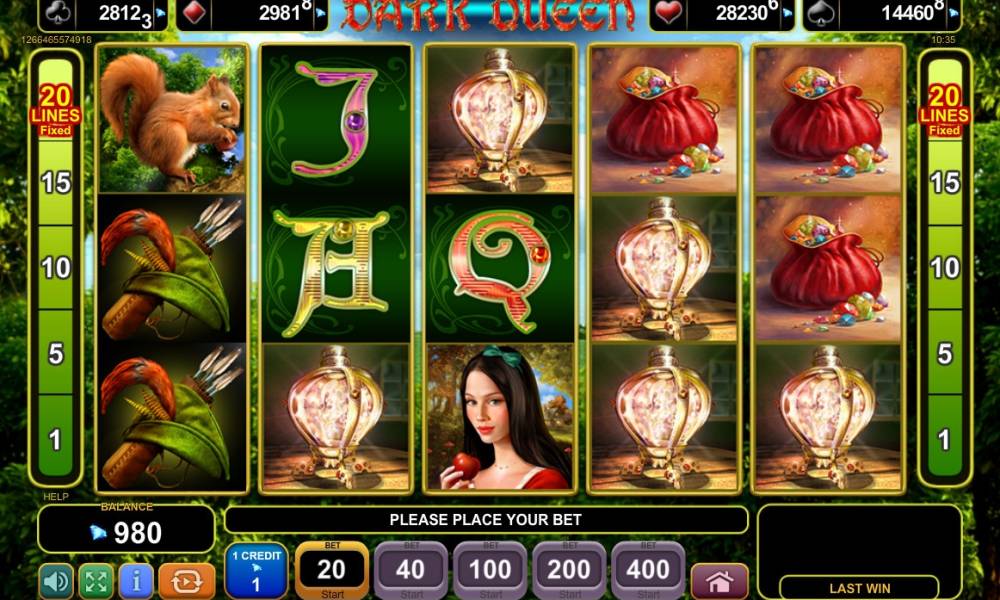Spin with a 200 bet
Viewport: 1000px width, 600px height.
[x=569, y=571]
